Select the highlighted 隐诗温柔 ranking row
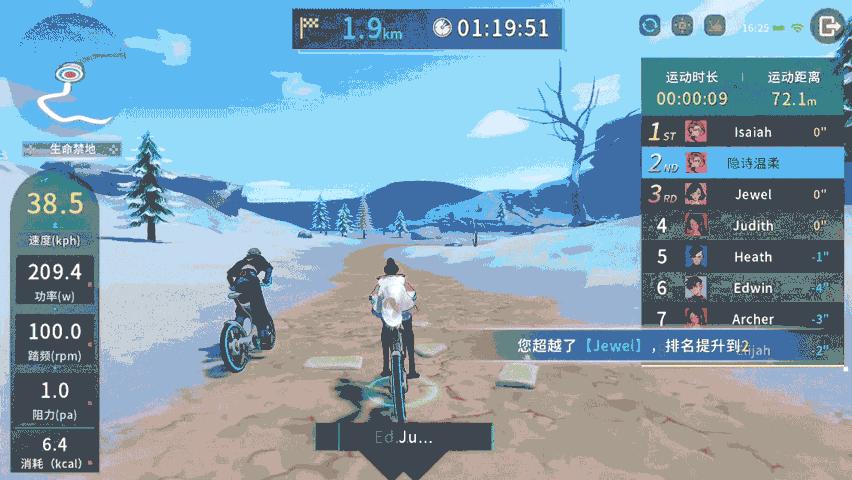This screenshot has height=480, width=852. pyautogui.click(x=742, y=162)
